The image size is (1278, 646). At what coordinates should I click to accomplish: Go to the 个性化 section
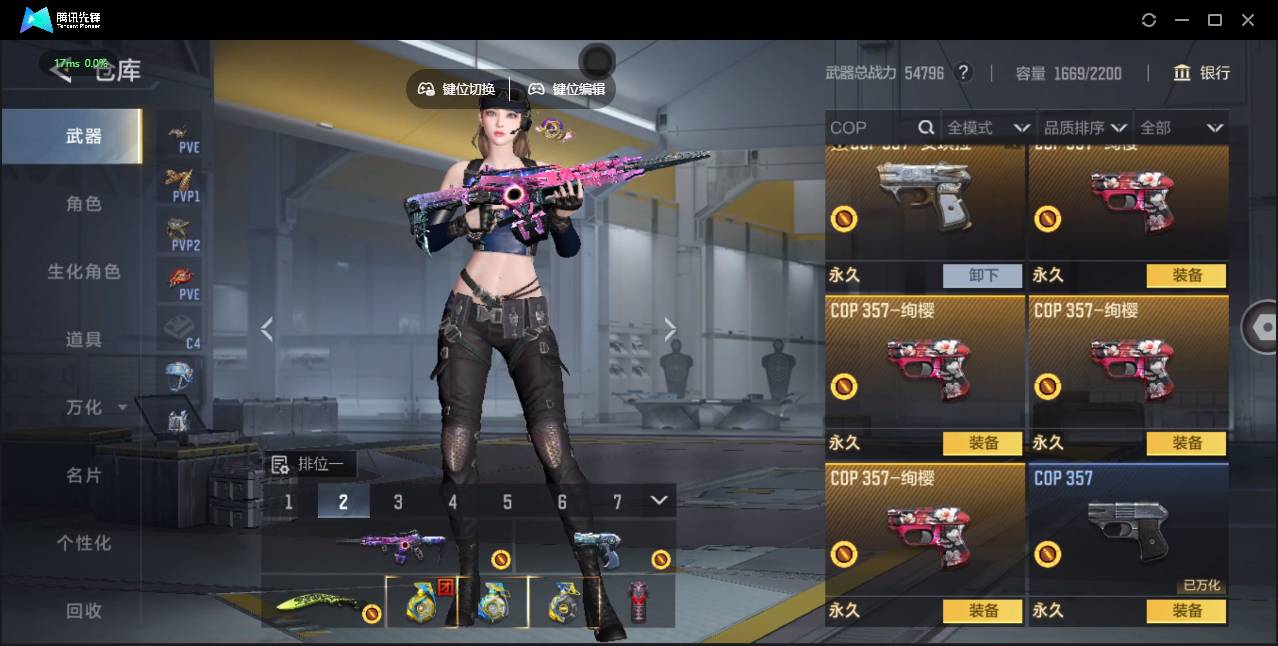point(84,543)
